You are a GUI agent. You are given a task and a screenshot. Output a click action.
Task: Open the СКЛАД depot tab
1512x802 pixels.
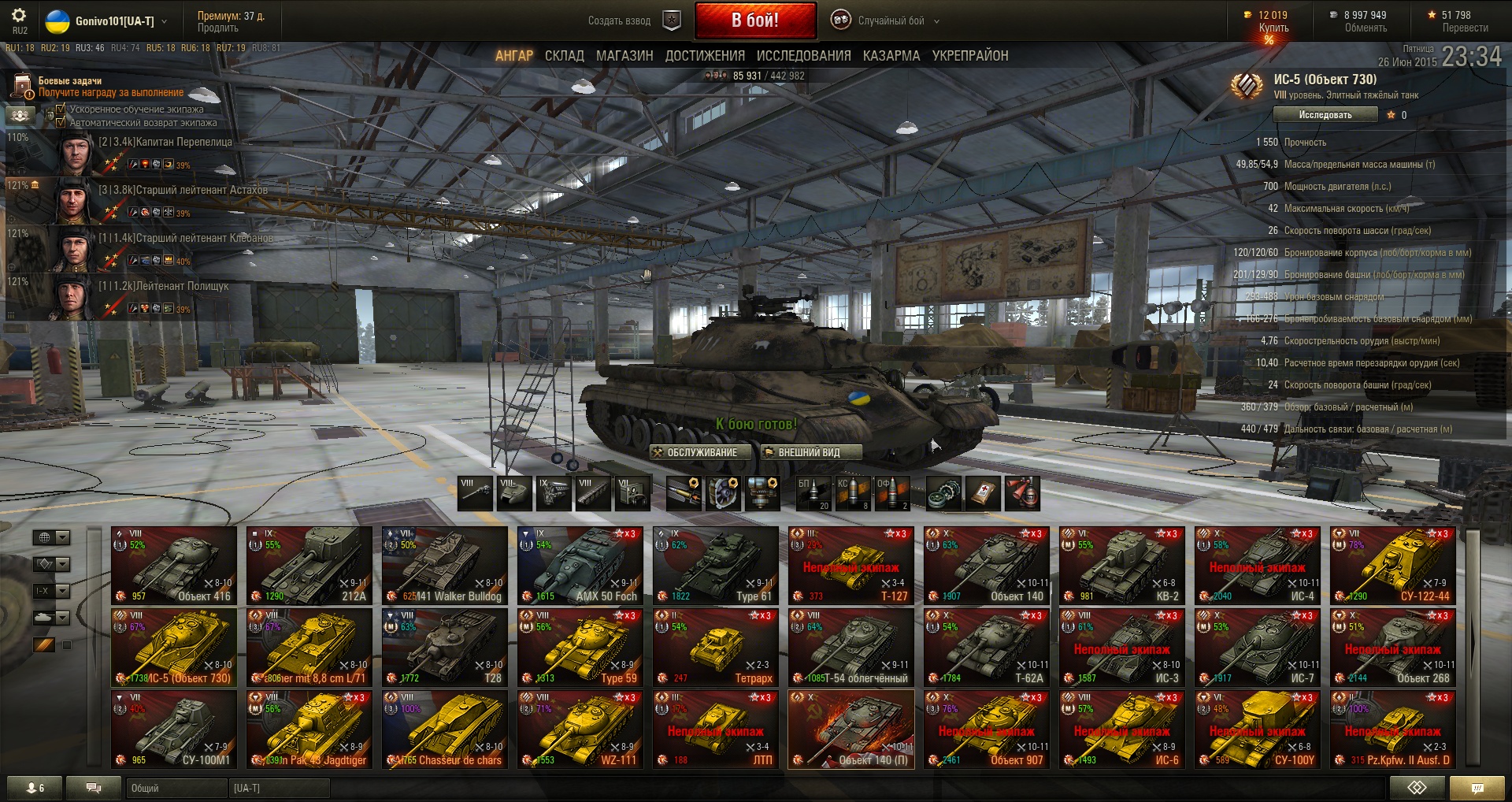tap(564, 56)
